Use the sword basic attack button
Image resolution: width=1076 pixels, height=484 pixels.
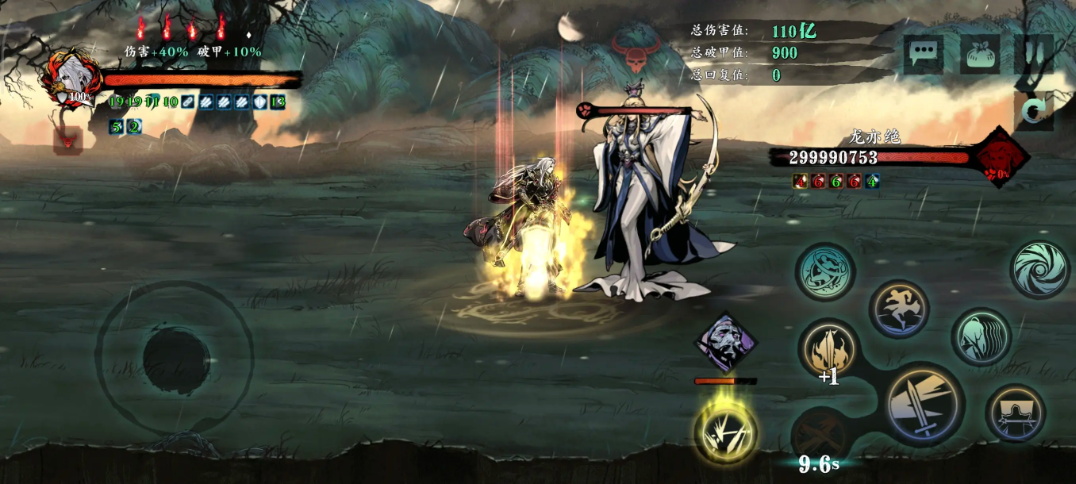(923, 404)
